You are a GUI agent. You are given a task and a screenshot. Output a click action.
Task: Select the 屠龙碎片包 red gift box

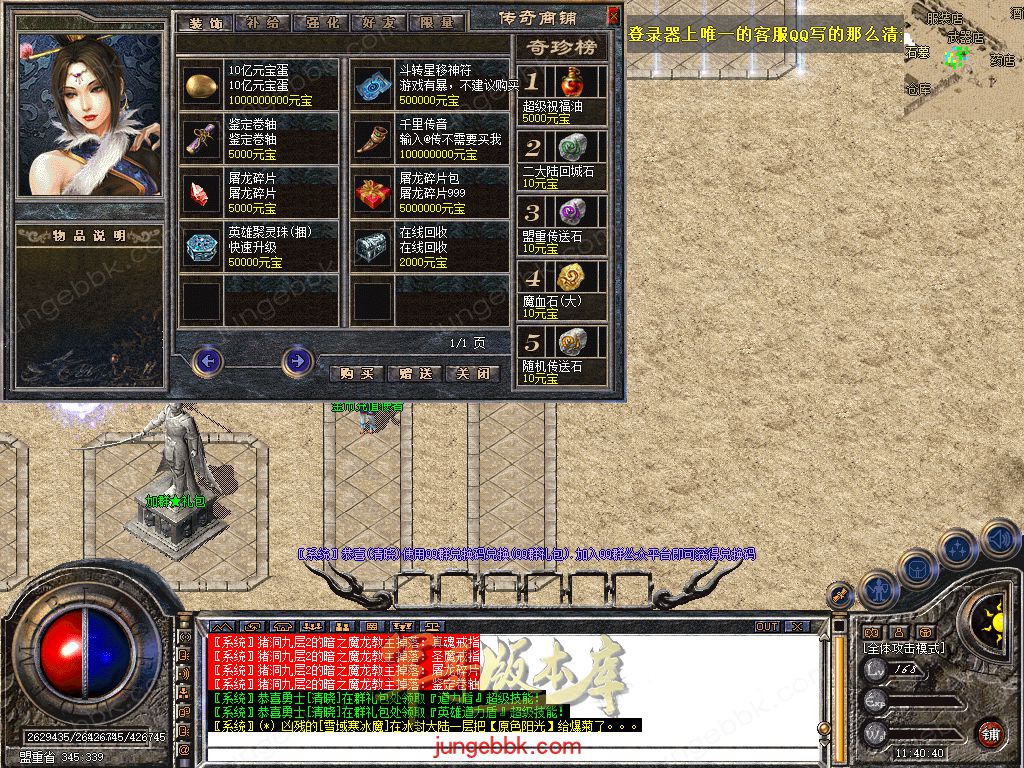[373, 192]
